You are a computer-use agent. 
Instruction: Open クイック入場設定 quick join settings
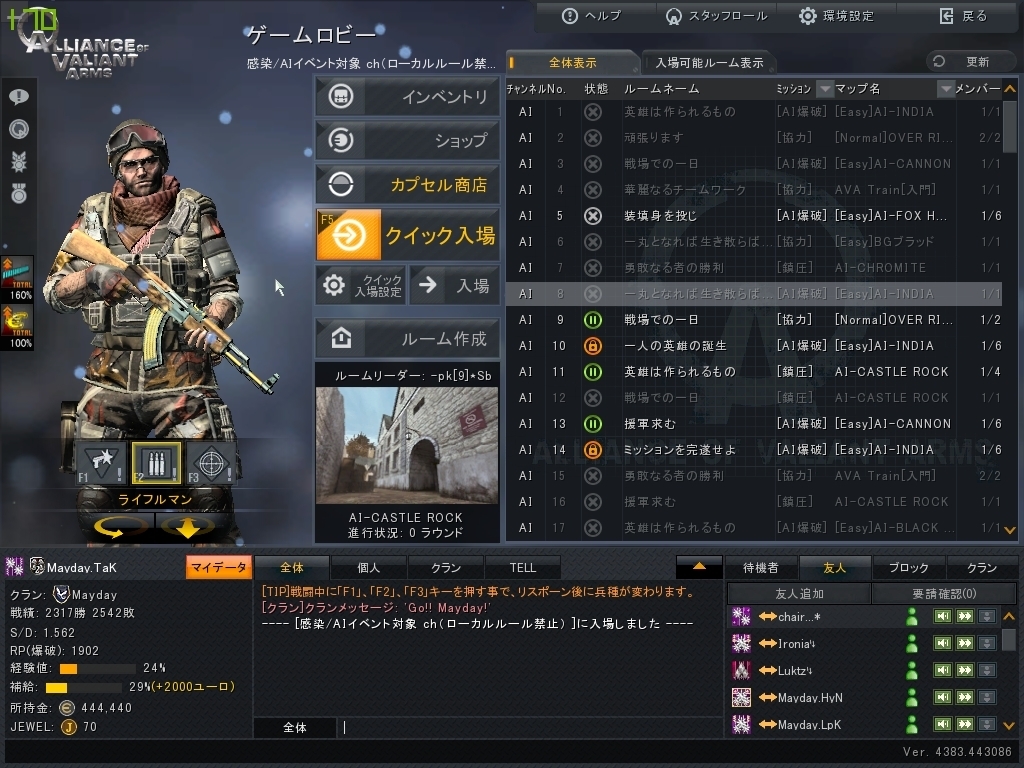click(360, 285)
